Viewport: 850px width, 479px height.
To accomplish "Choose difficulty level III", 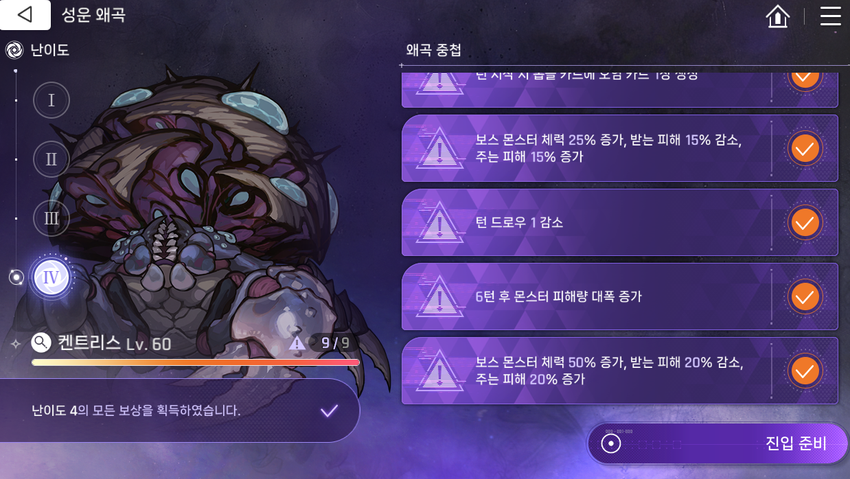I will point(51,218).
